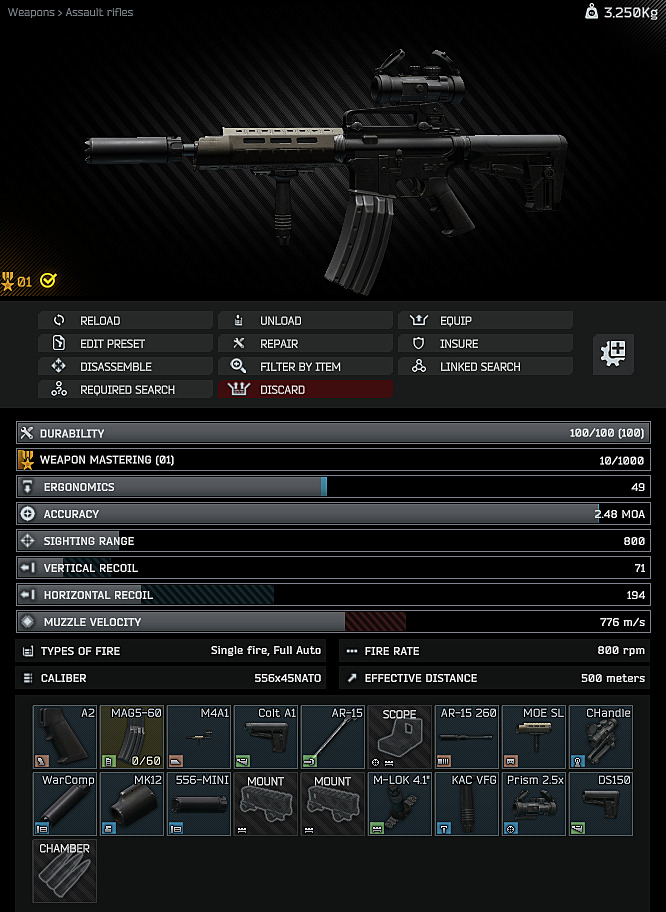Screen dimensions: 666x912
Task: Go to Weapons breadcrumb category
Action: coord(31,12)
